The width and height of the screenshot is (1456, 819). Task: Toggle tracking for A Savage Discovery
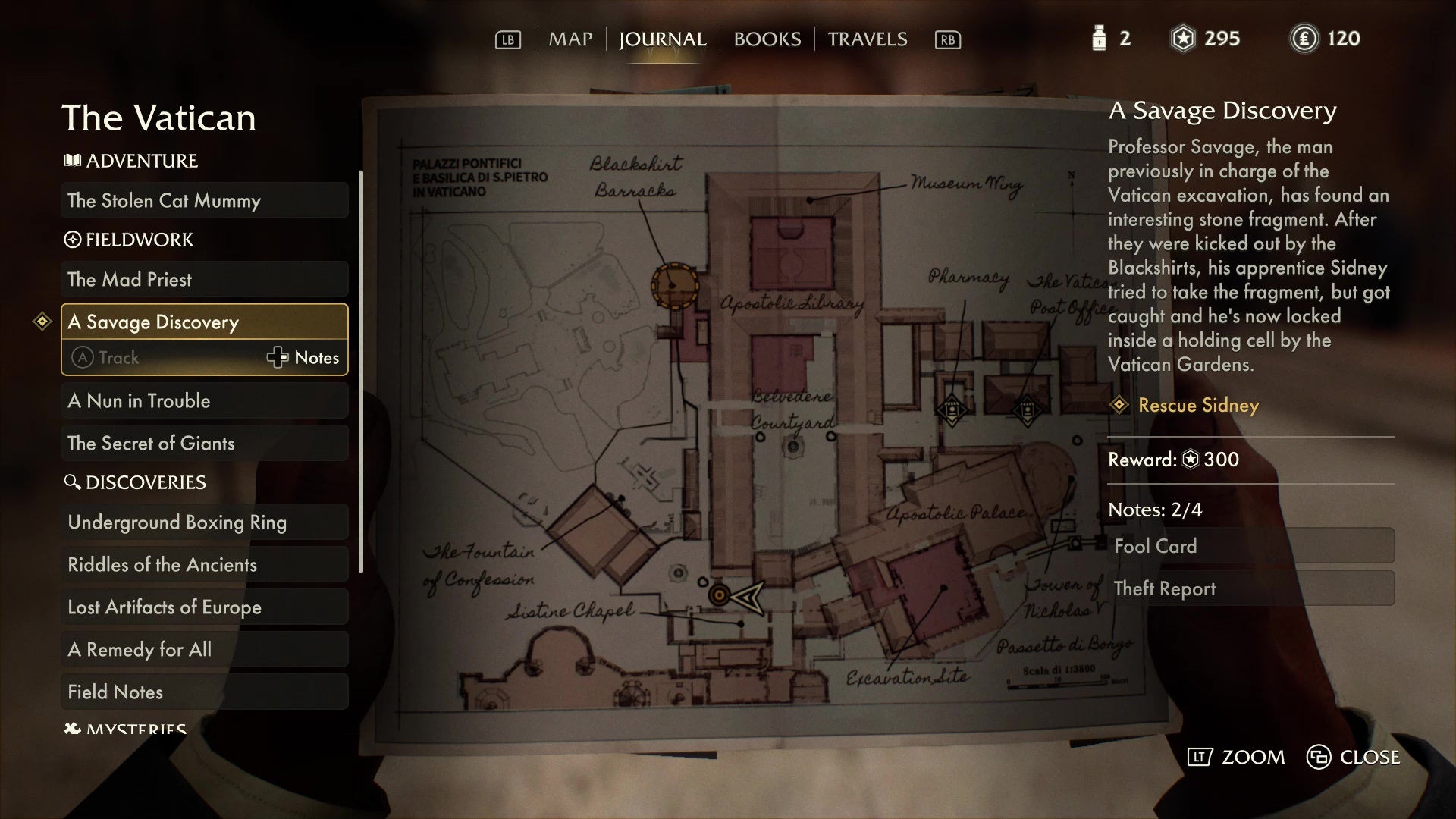click(118, 358)
